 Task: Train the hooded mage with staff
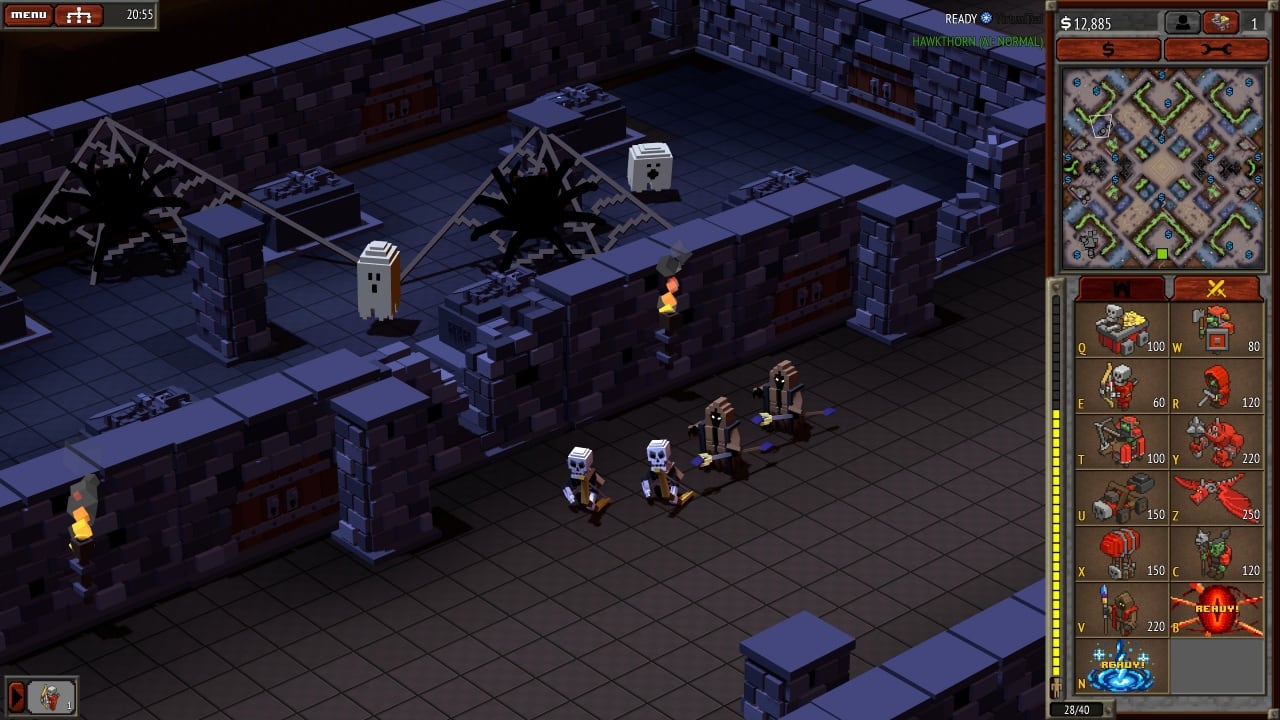pos(1121,610)
